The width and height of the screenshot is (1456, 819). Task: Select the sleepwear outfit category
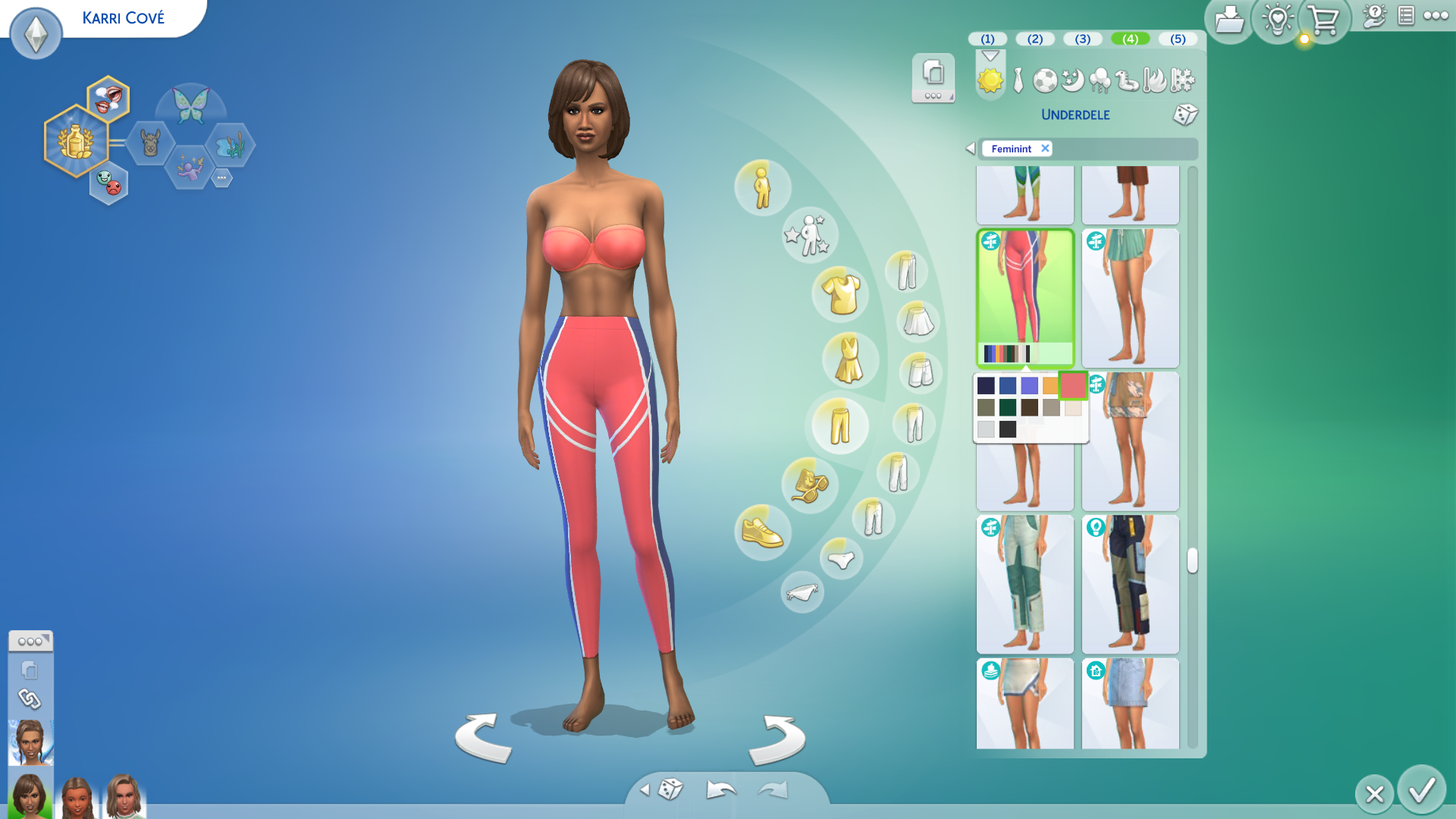[x=1072, y=80]
